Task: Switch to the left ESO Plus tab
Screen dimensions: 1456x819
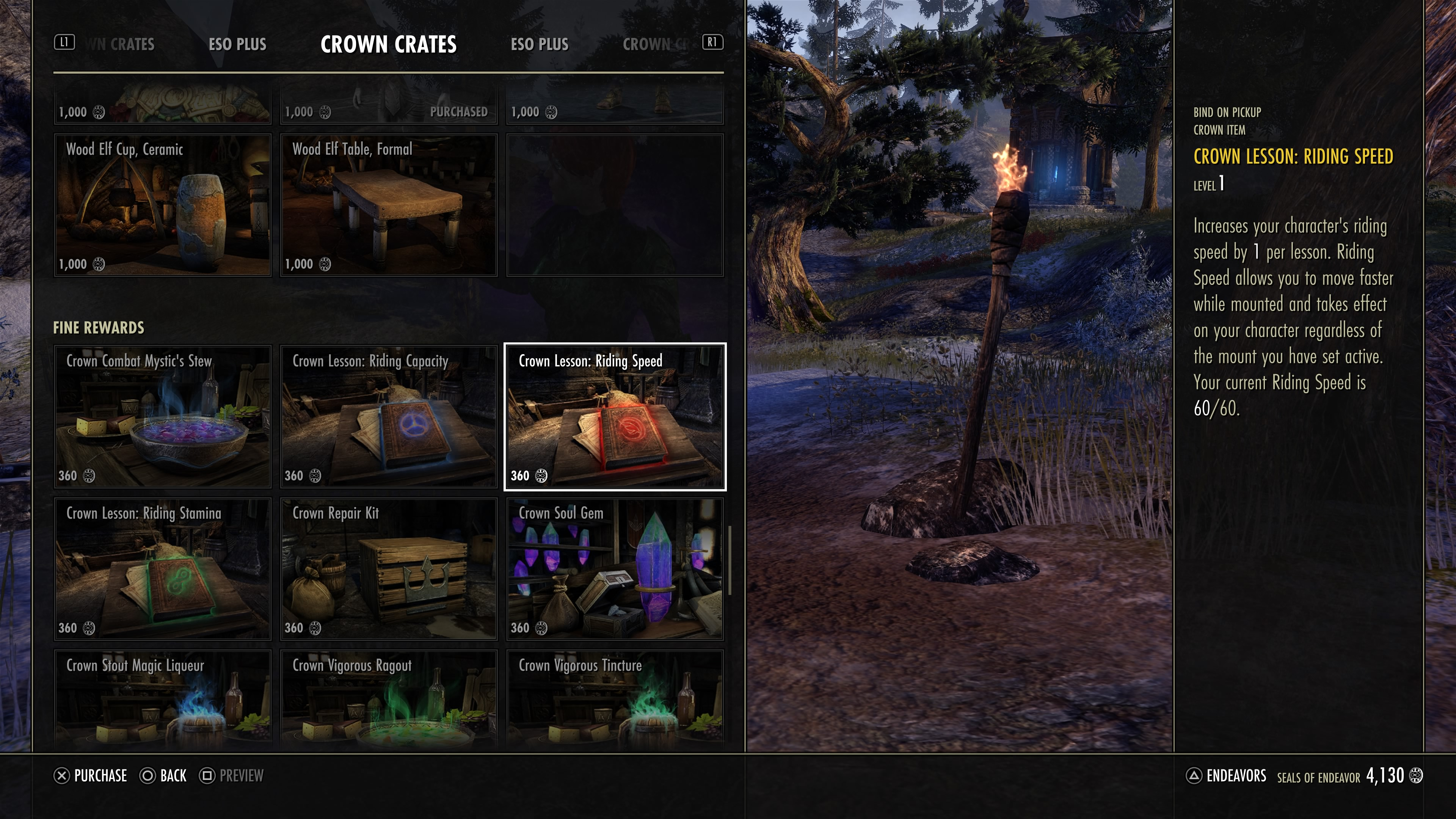Action: (237, 44)
